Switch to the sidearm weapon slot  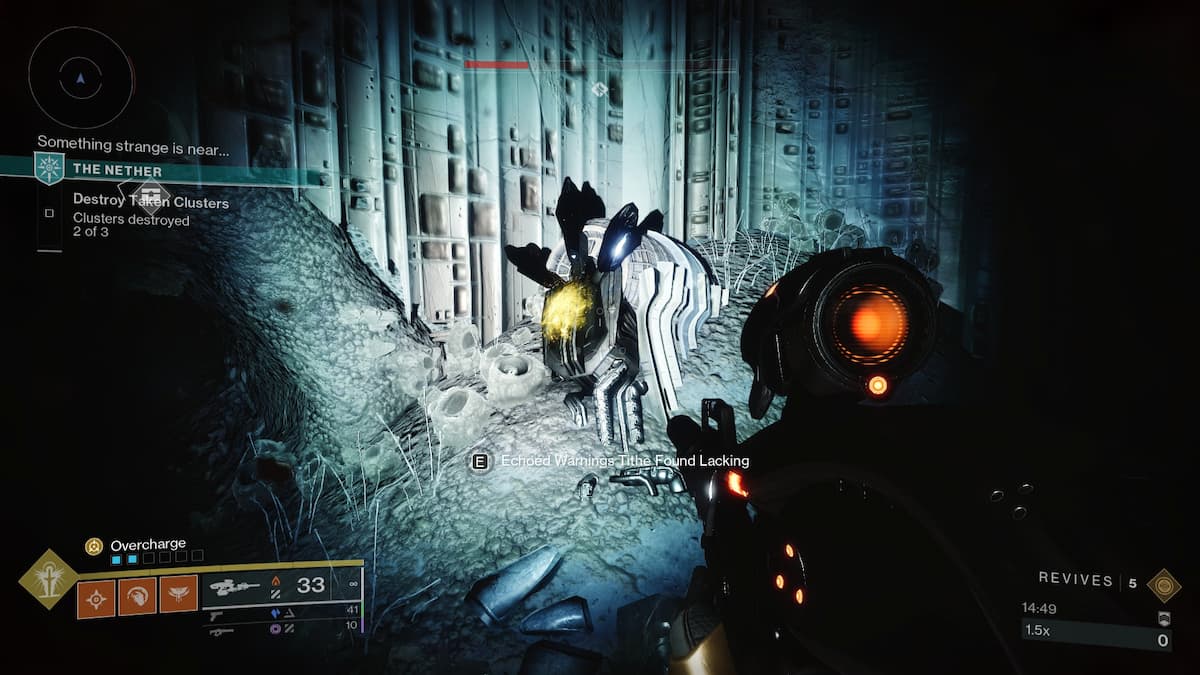click(x=222, y=613)
